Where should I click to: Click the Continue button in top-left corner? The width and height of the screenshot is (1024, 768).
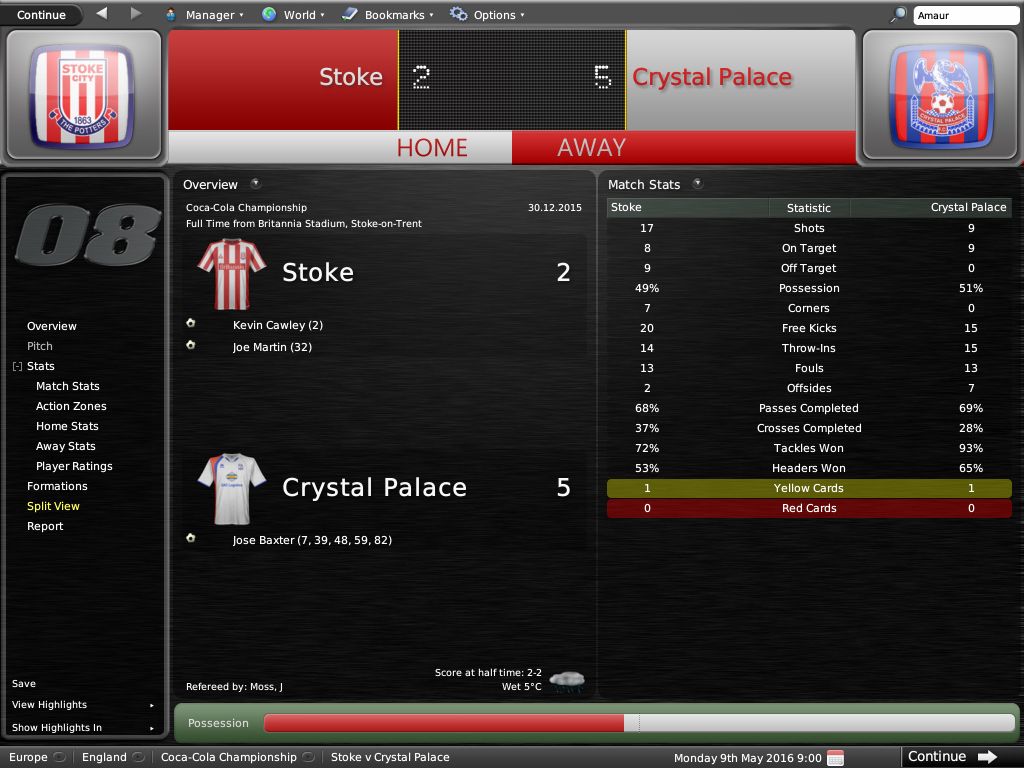[41, 15]
